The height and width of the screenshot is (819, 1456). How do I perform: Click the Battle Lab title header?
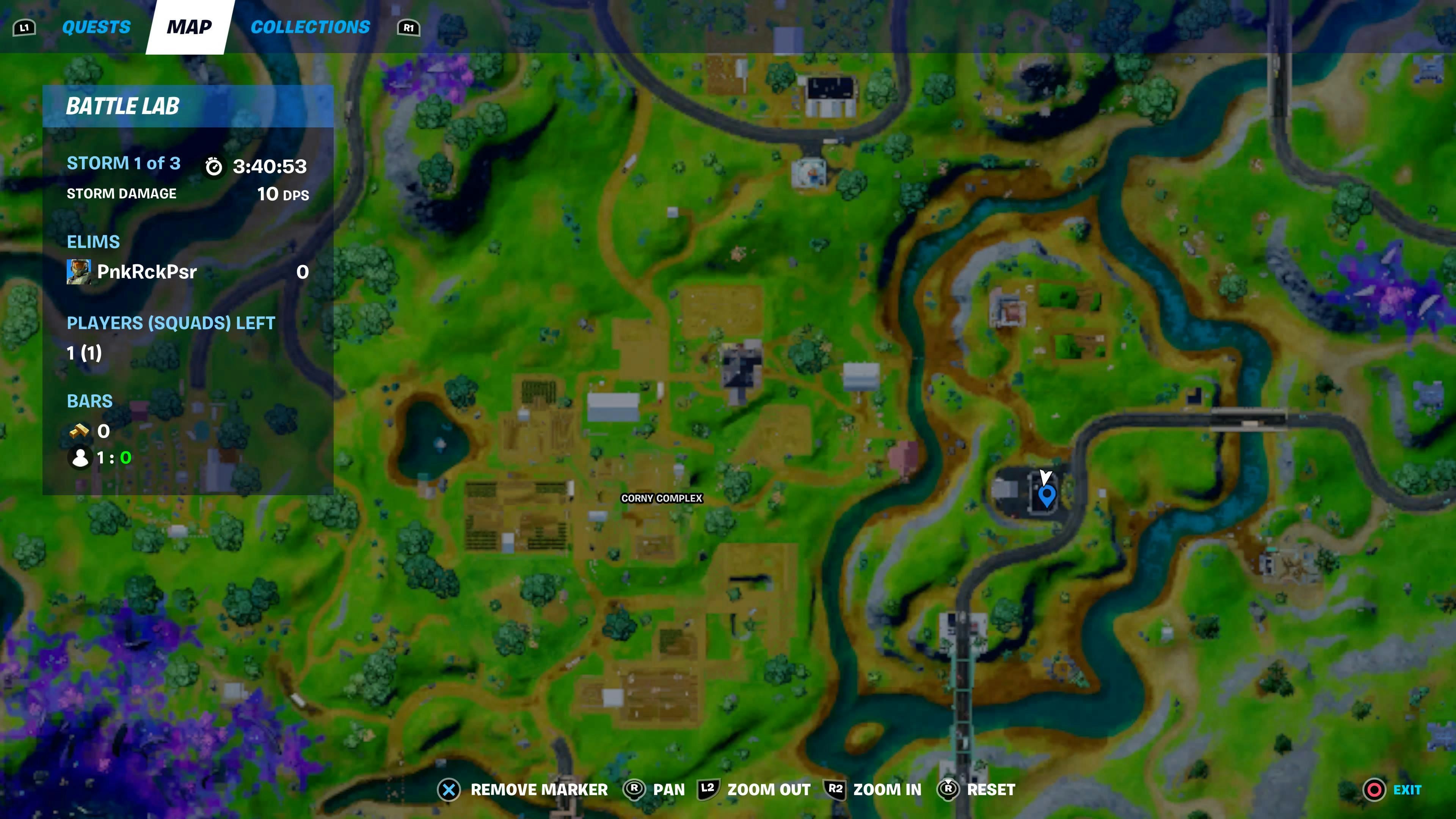[122, 106]
